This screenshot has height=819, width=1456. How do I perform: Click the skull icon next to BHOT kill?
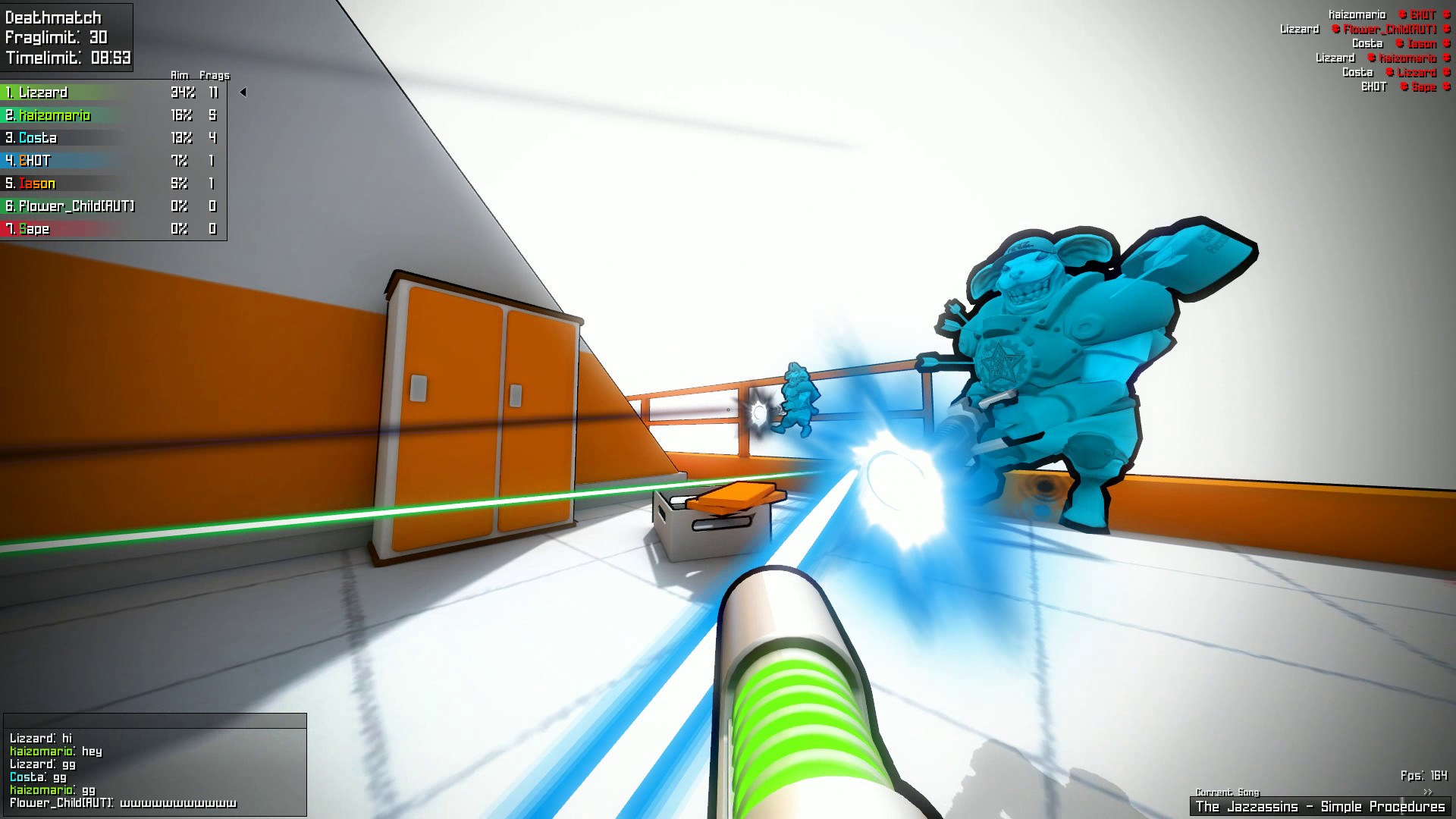pyautogui.click(x=1403, y=14)
